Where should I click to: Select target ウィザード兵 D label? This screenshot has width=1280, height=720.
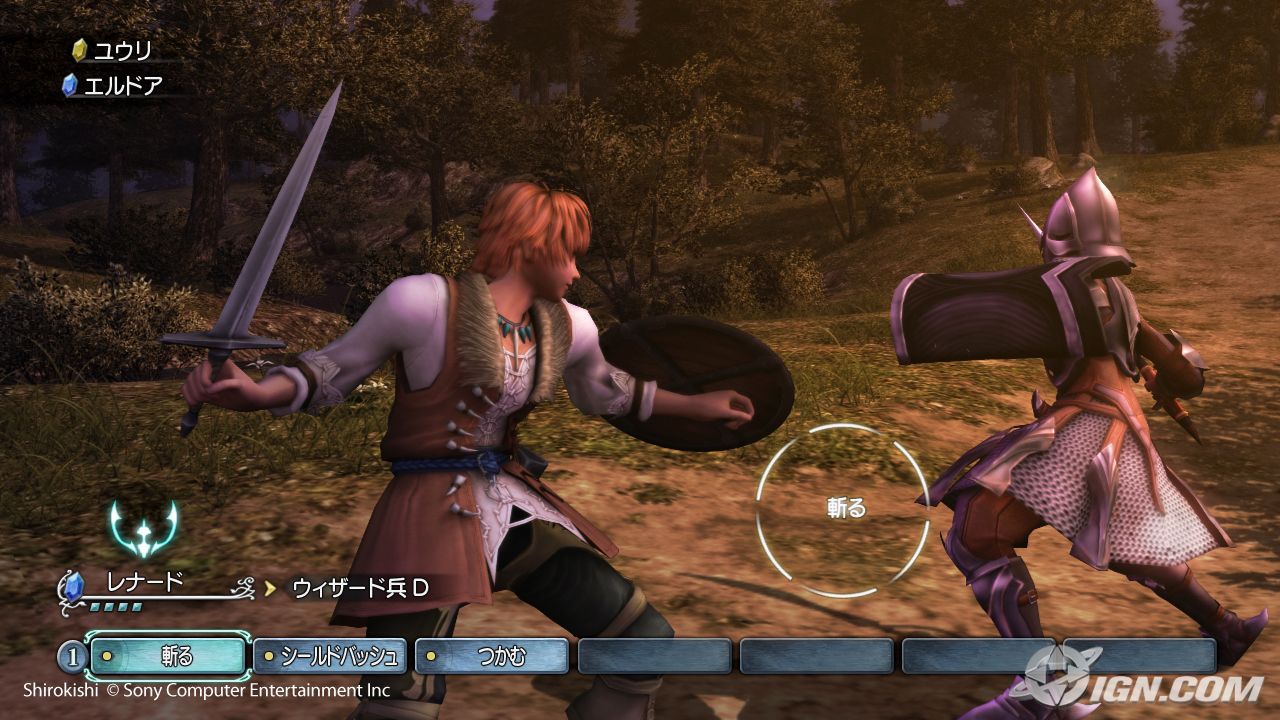(360, 588)
